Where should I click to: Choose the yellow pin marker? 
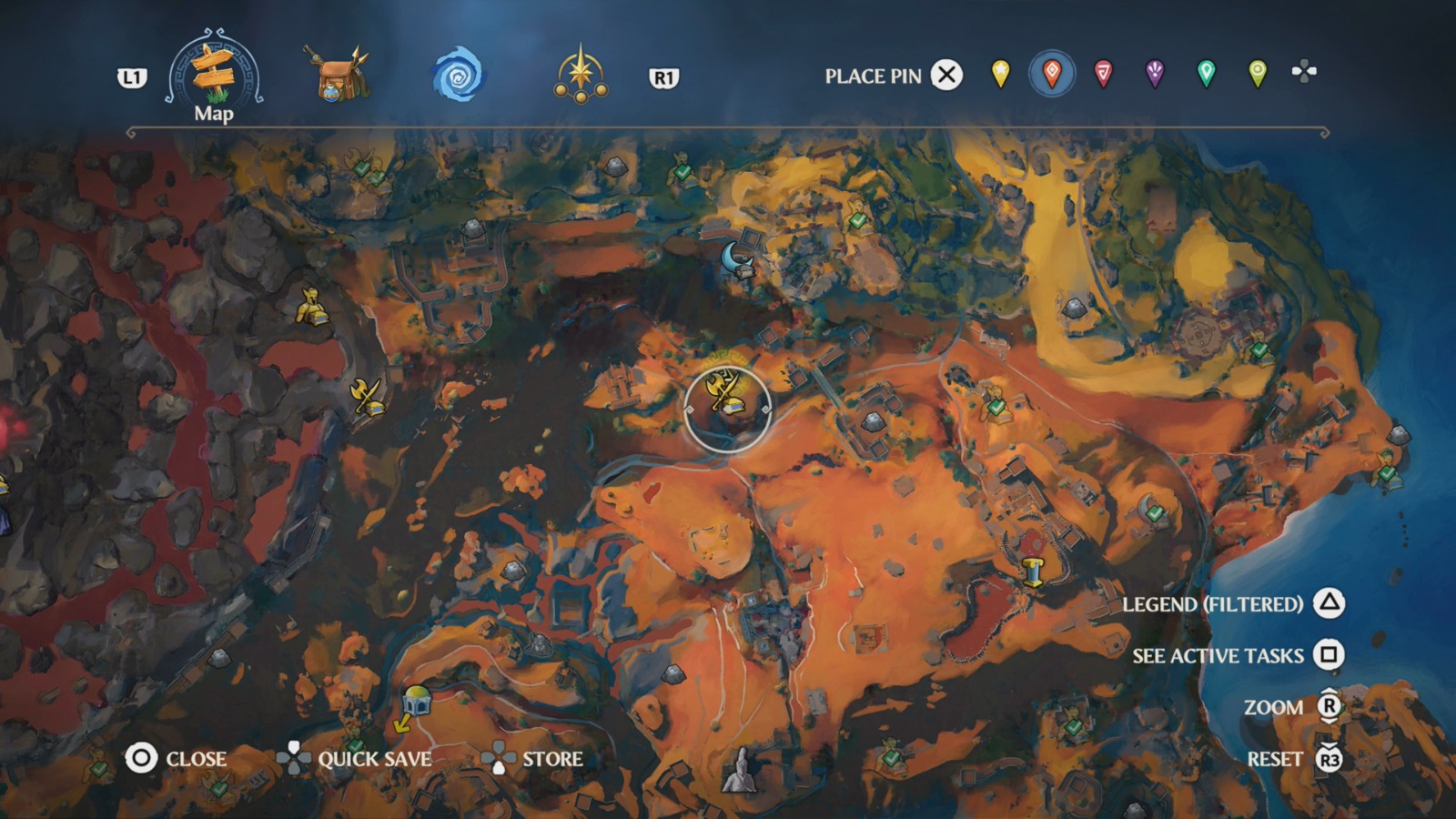click(999, 76)
